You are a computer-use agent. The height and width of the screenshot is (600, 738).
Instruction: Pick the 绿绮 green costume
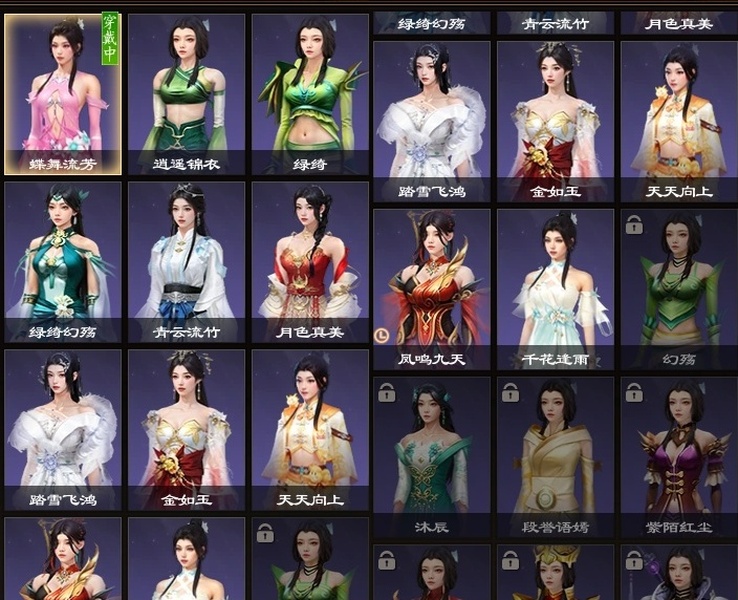click(x=309, y=93)
